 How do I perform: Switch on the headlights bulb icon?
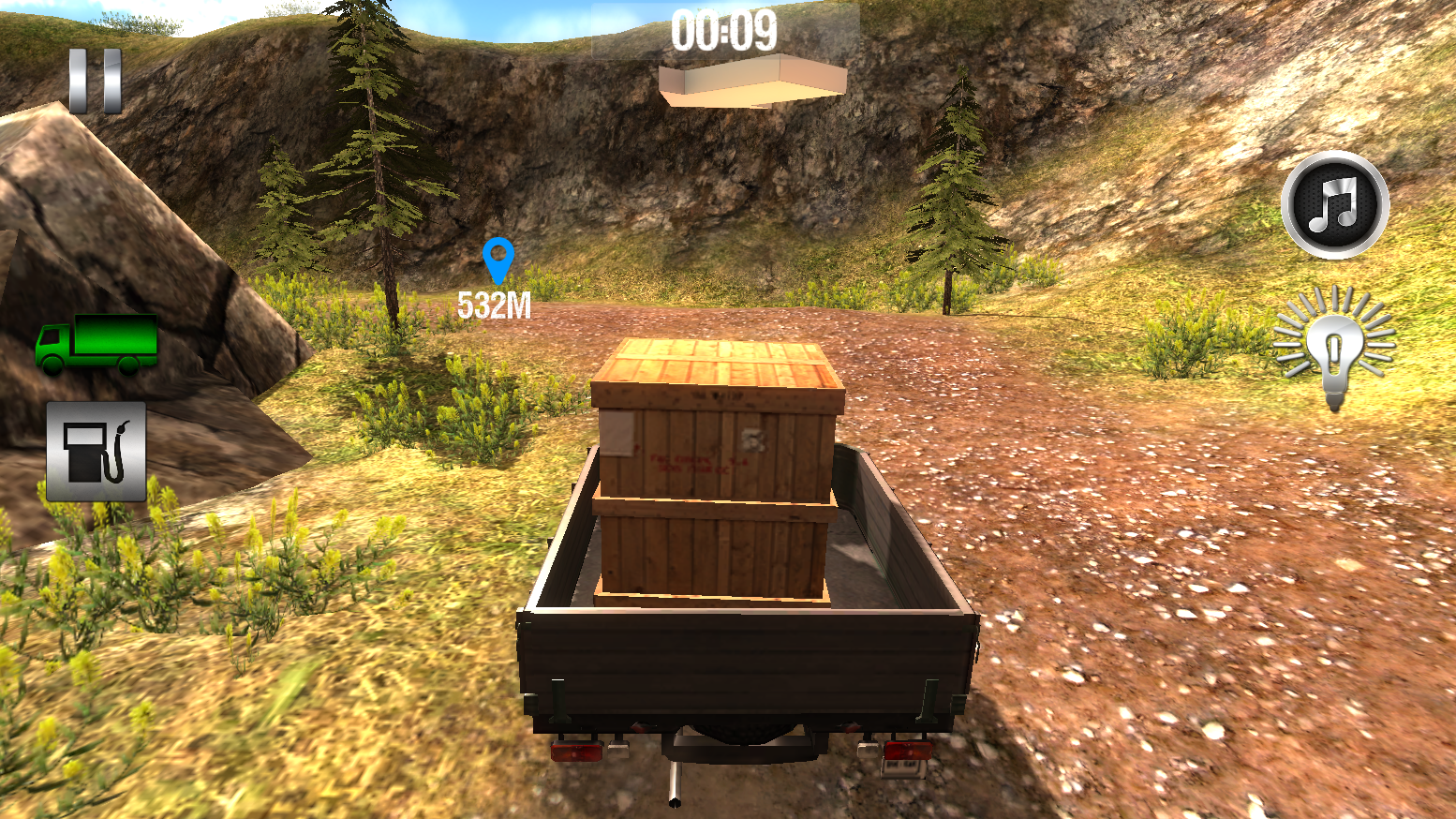[1334, 346]
